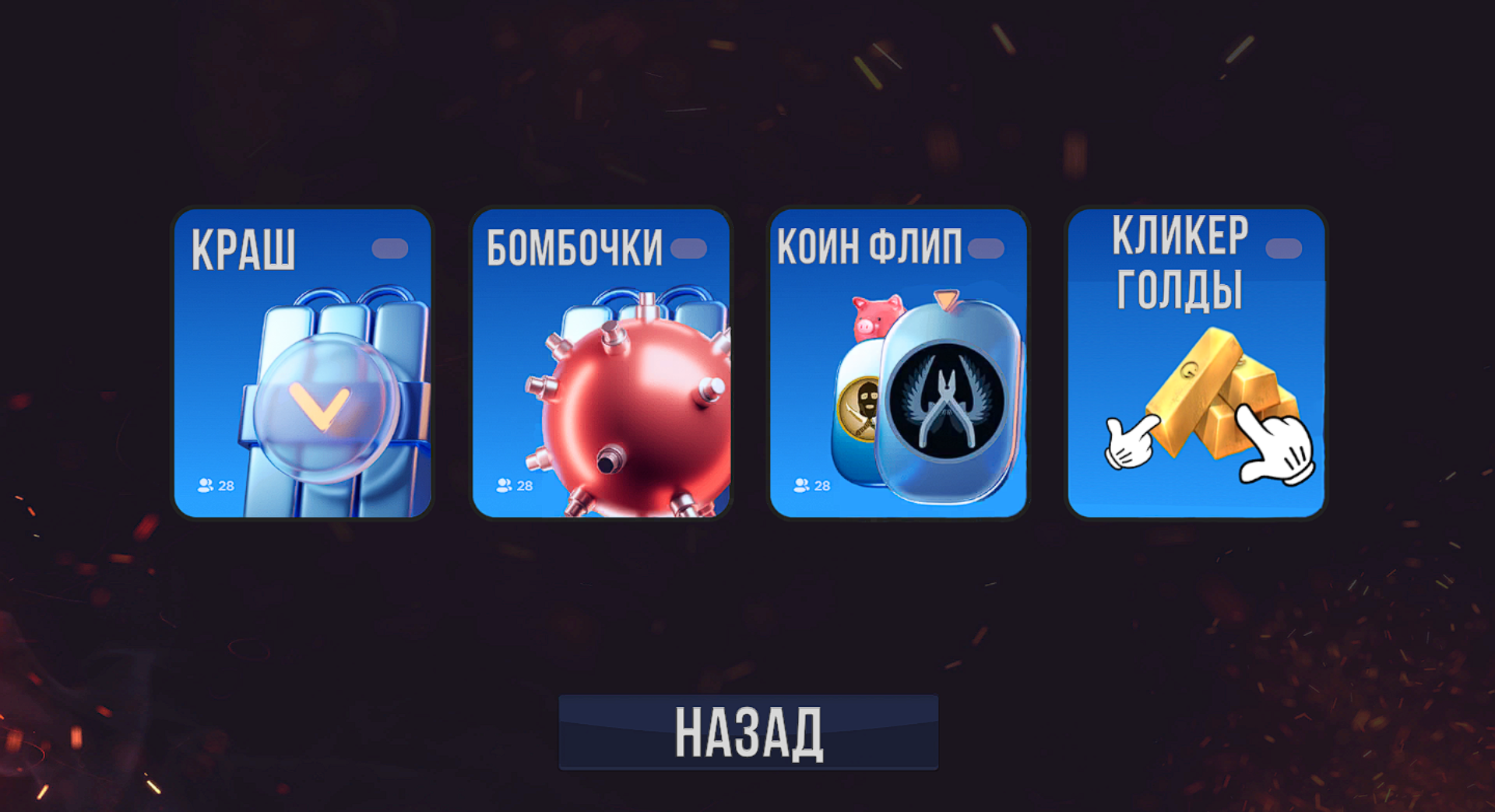Viewport: 1495px width, 812px height.
Task: Click the players icon on БОМБОЧКИ card
Action: click(x=504, y=486)
